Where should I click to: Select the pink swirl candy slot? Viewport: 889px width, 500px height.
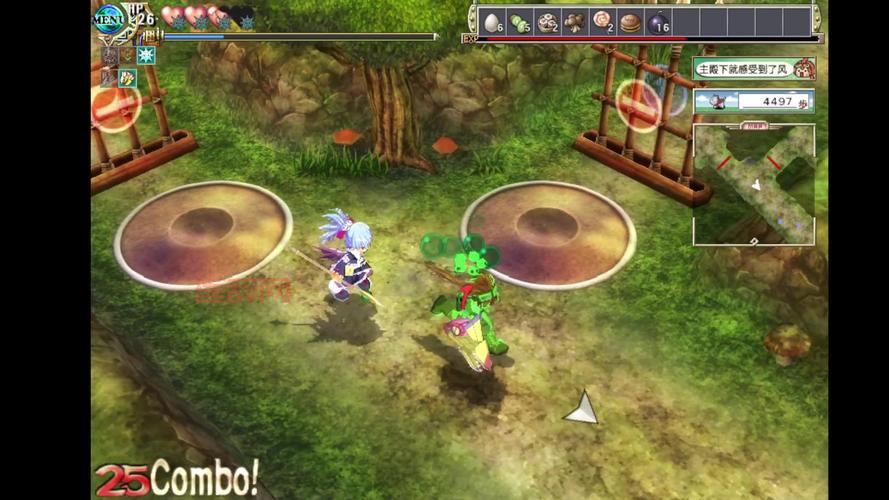(603, 22)
